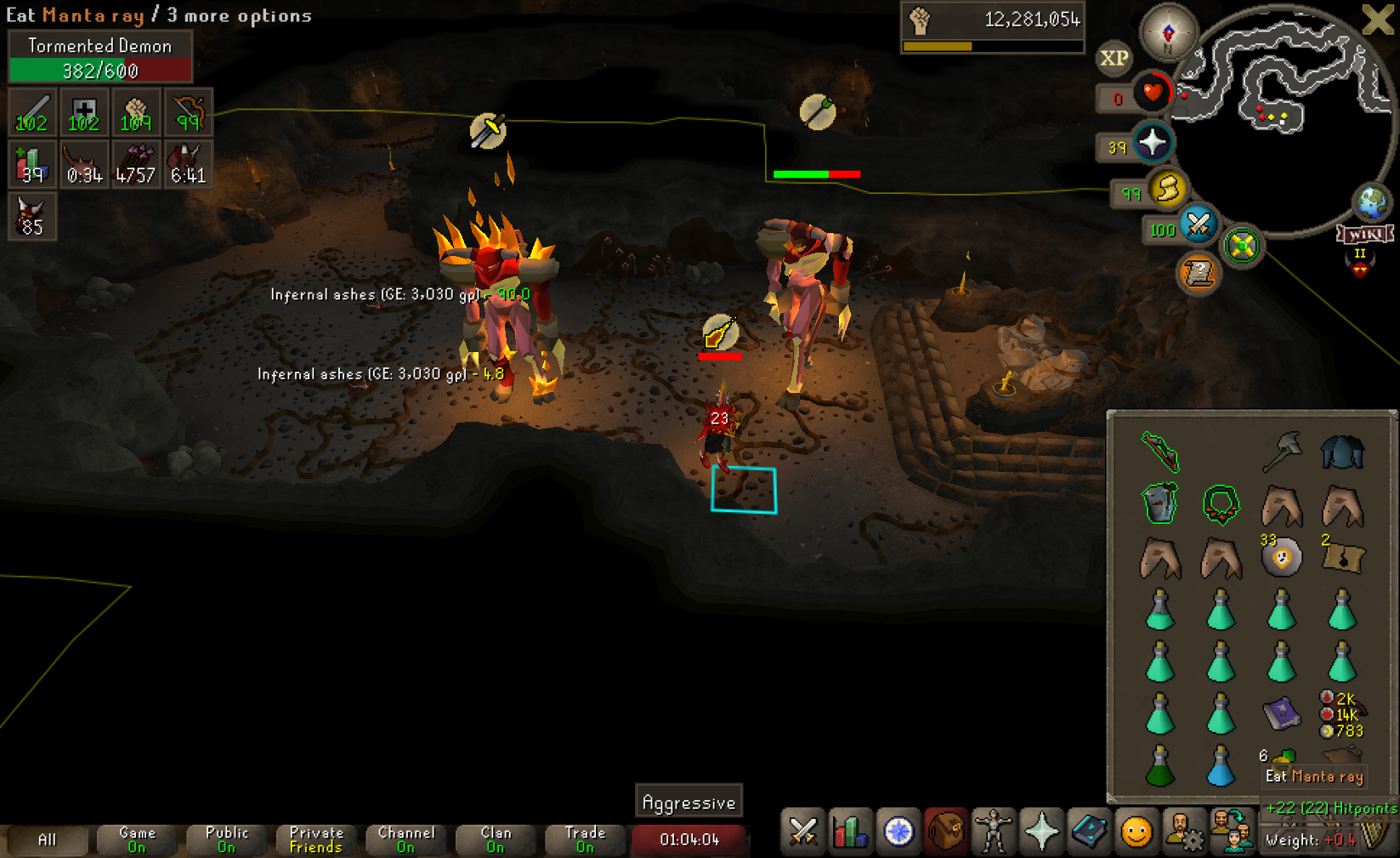Toggle the Public chat filter
This screenshot has height=858, width=1400.
(x=226, y=839)
